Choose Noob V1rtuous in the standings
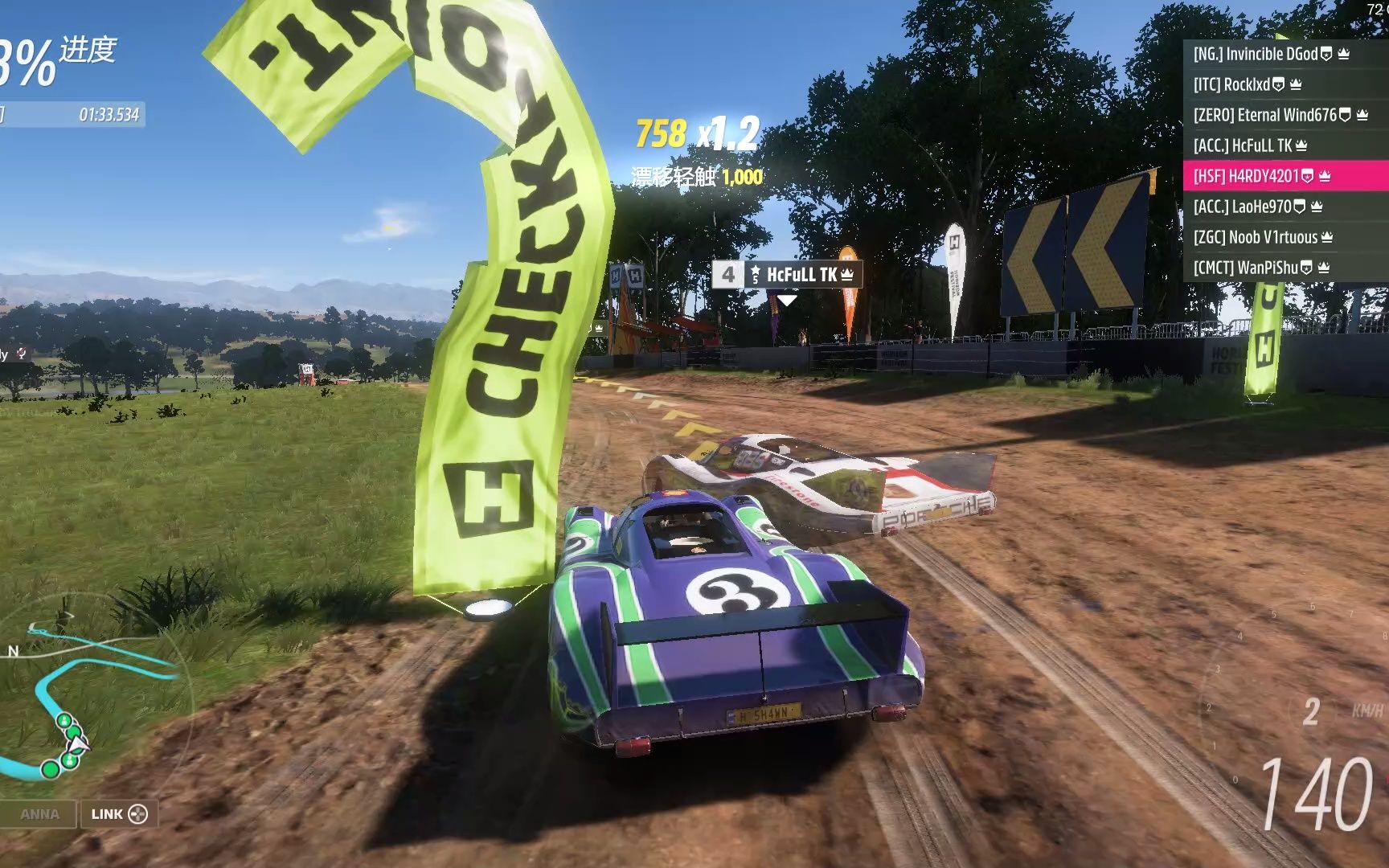This screenshot has height=868, width=1389. click(x=1263, y=237)
